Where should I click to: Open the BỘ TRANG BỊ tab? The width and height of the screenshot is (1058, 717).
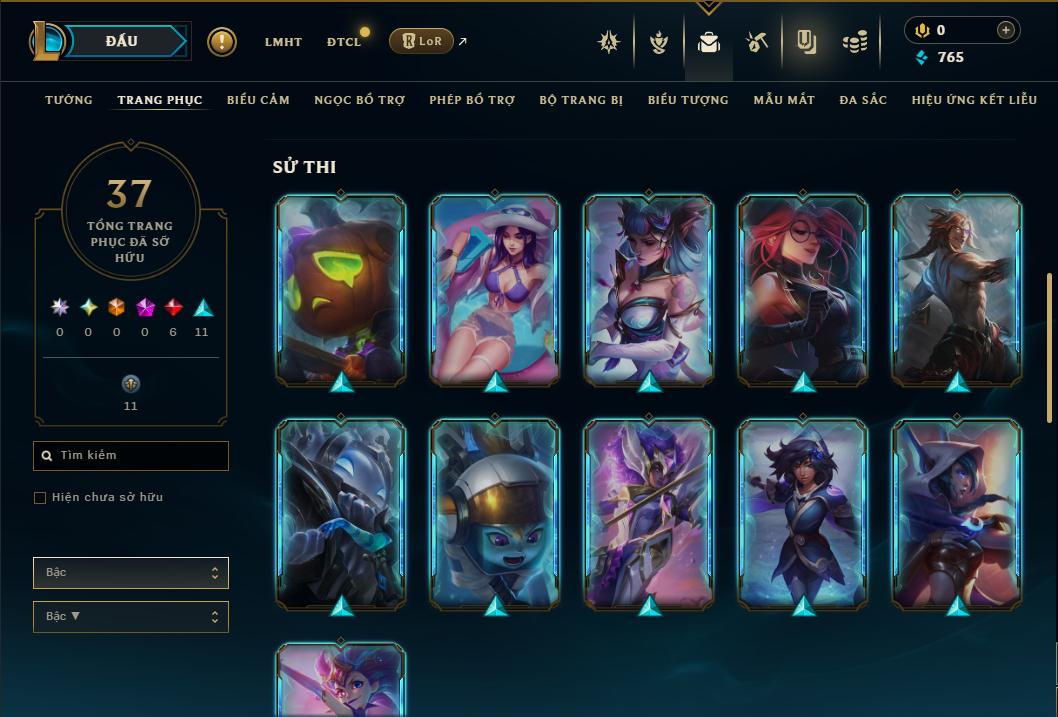point(581,100)
